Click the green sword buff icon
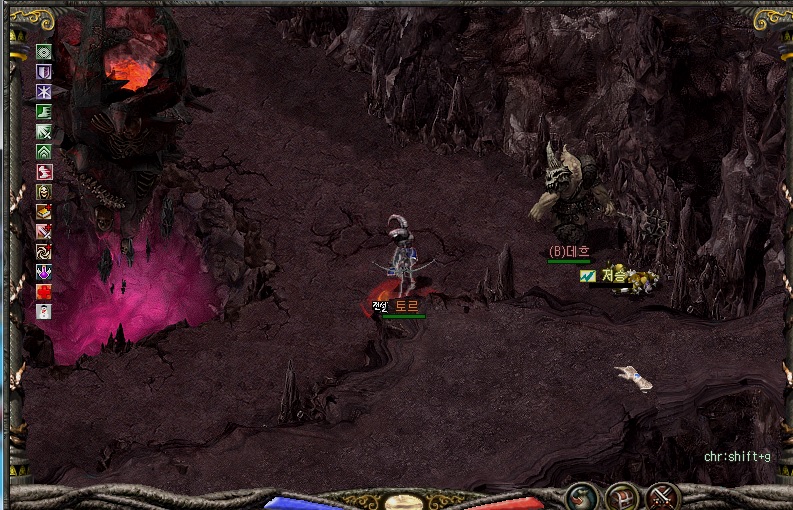 44,132
